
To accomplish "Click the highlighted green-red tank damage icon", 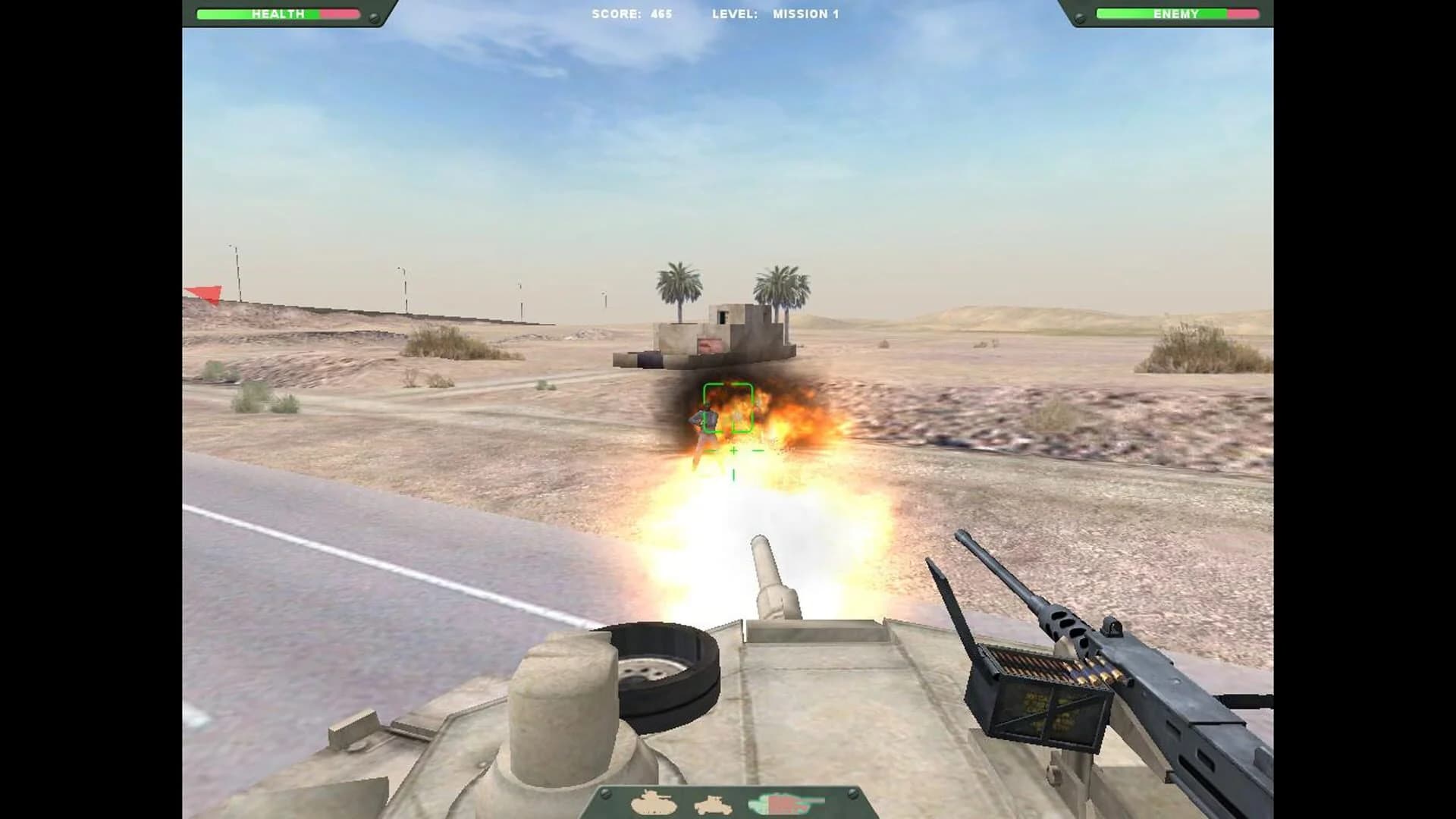I will [781, 802].
